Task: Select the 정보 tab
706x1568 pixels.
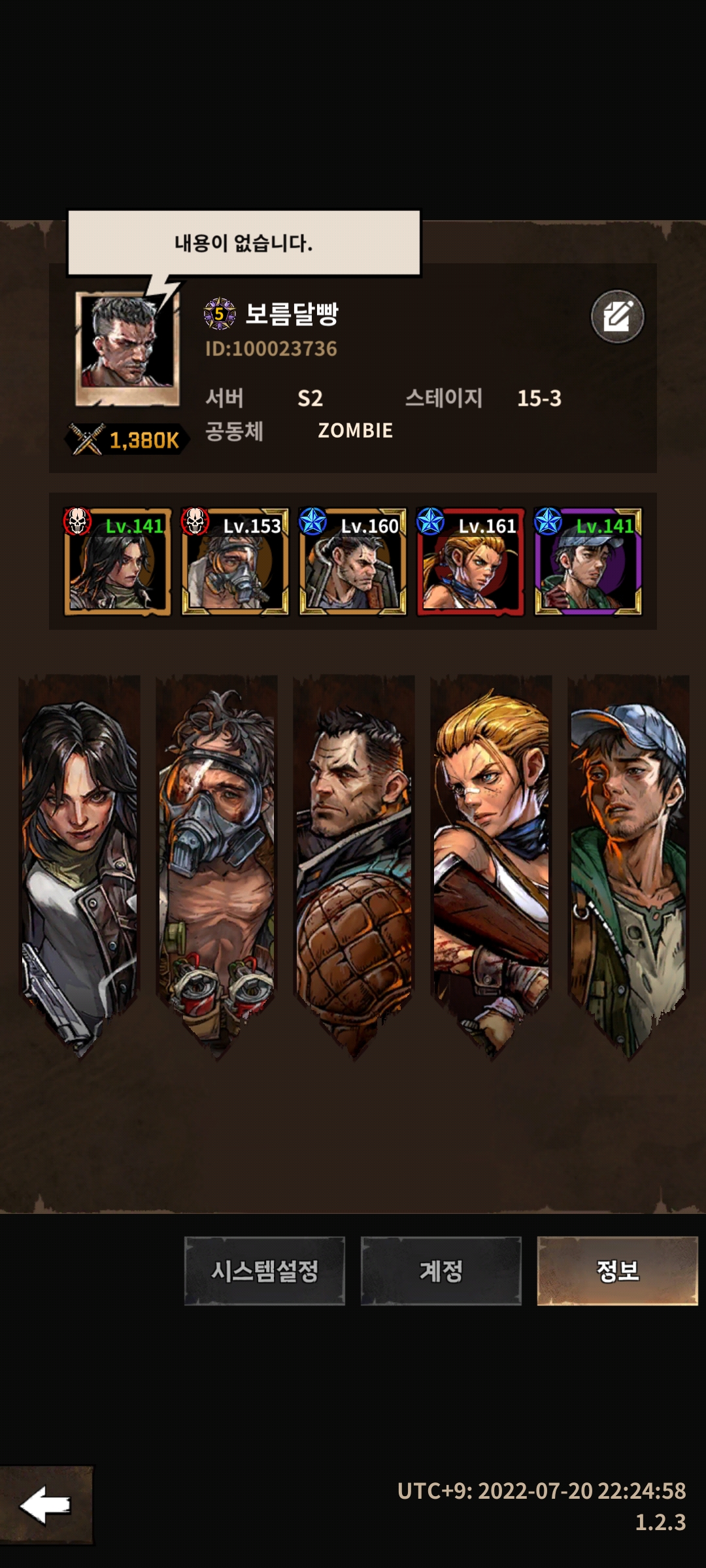Action: click(617, 1271)
